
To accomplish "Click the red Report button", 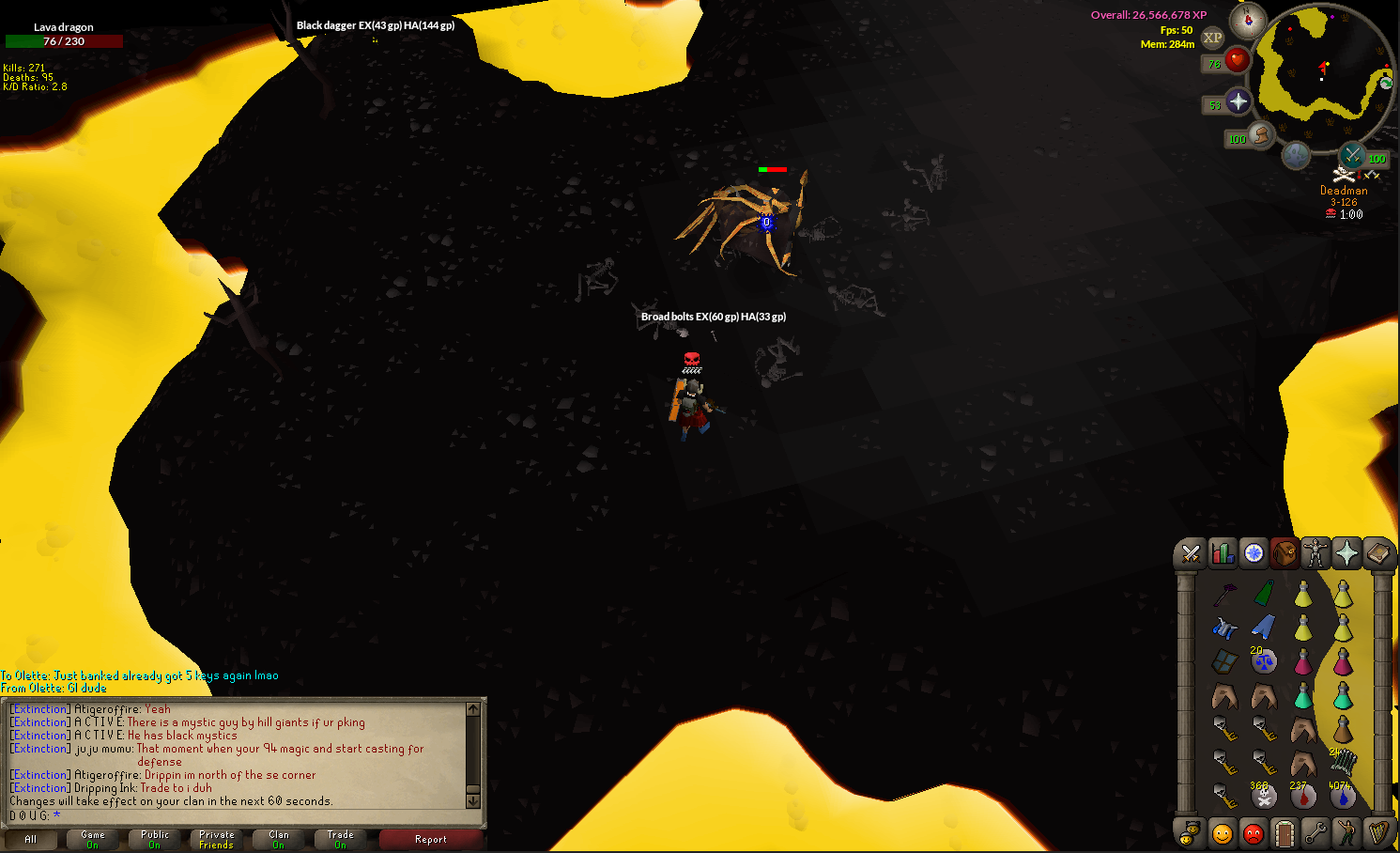I will [x=431, y=839].
